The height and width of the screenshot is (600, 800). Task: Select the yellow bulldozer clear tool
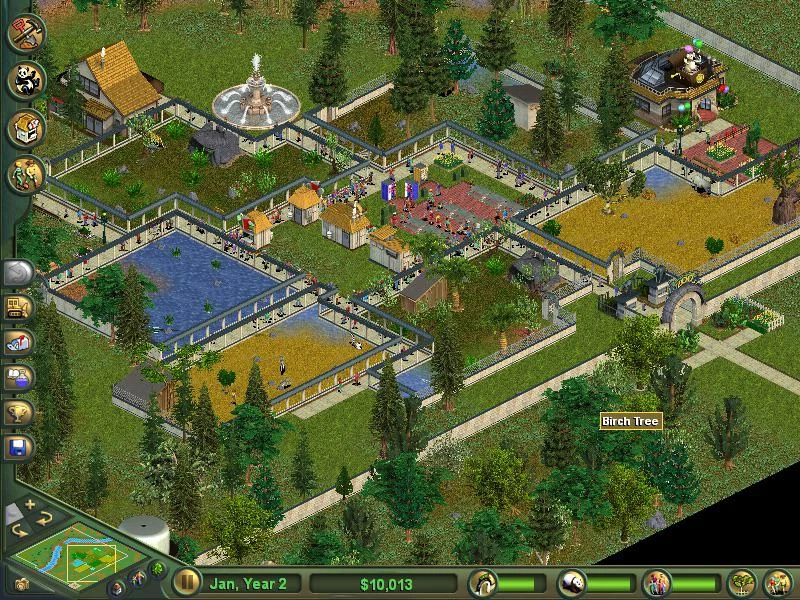coord(18,308)
